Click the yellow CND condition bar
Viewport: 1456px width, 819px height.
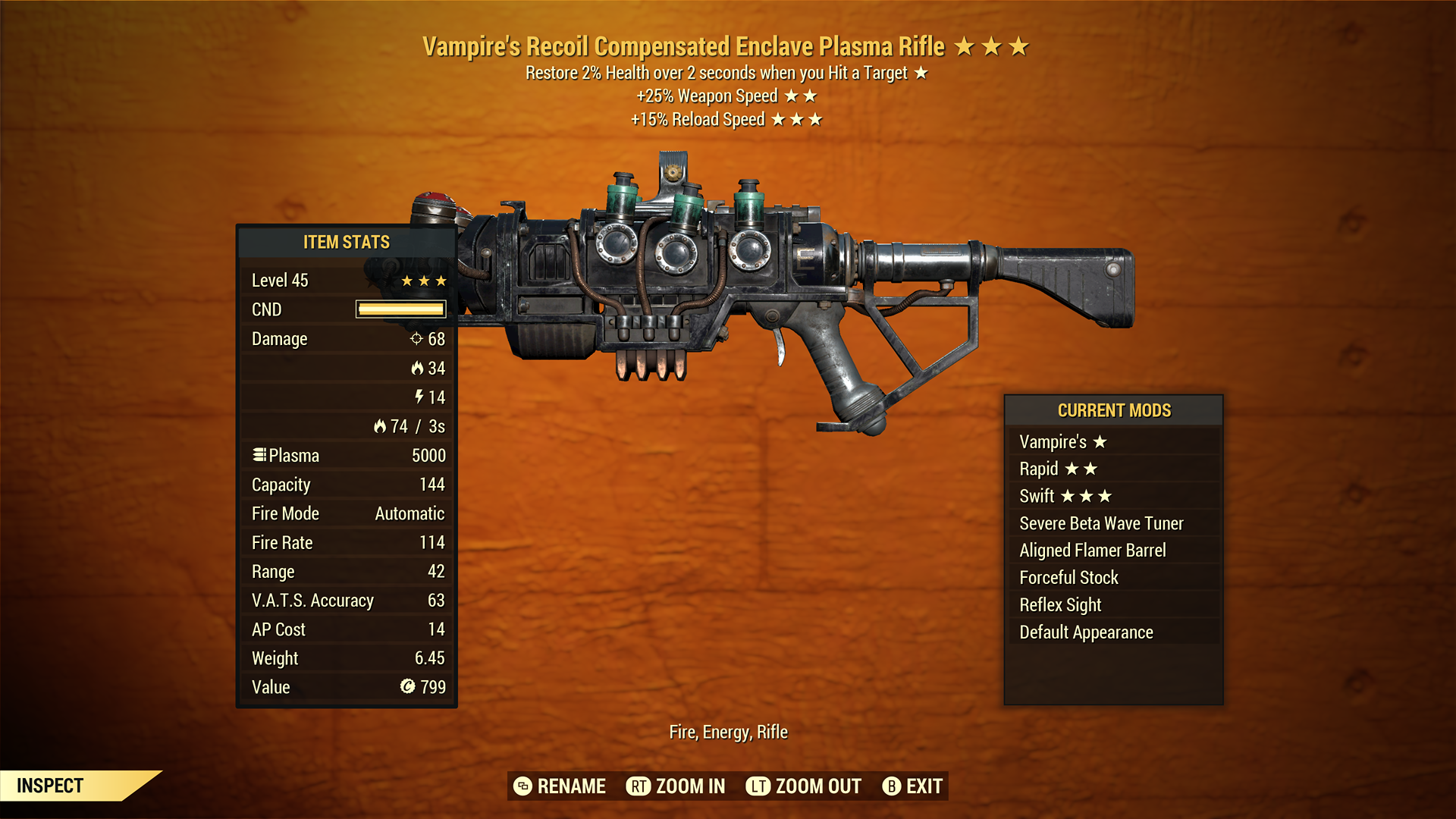(400, 309)
